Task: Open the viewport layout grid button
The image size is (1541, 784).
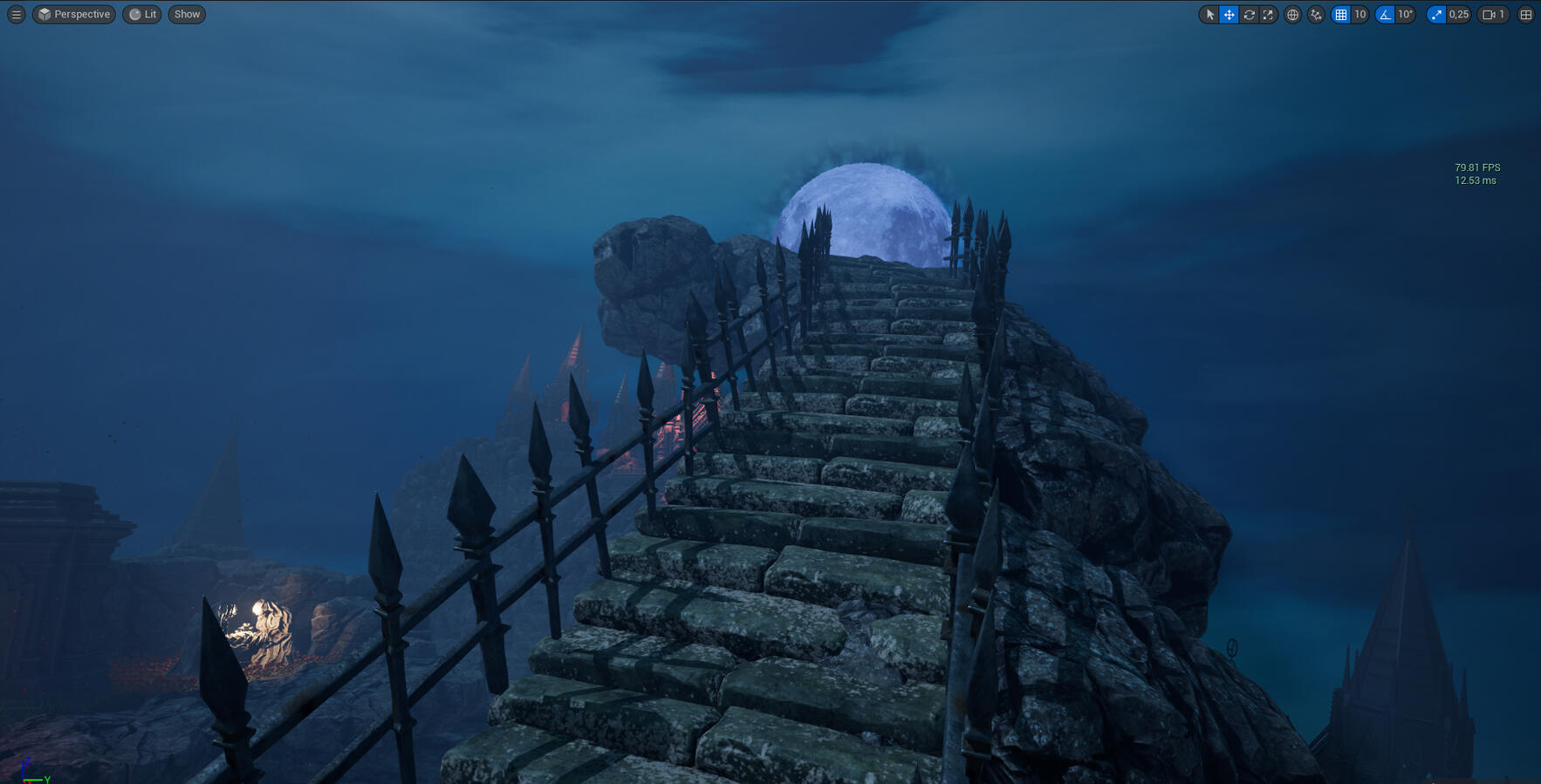Action: 1525,14
